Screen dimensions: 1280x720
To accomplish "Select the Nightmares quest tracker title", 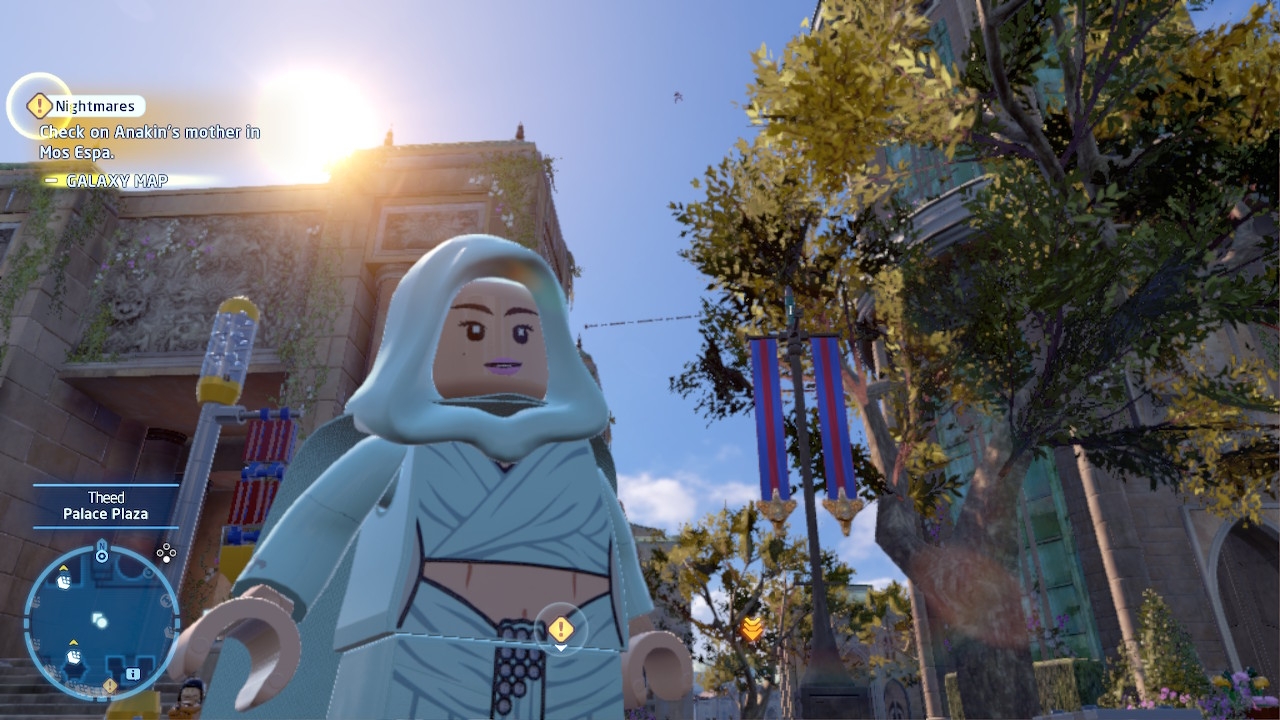I will (95, 106).
